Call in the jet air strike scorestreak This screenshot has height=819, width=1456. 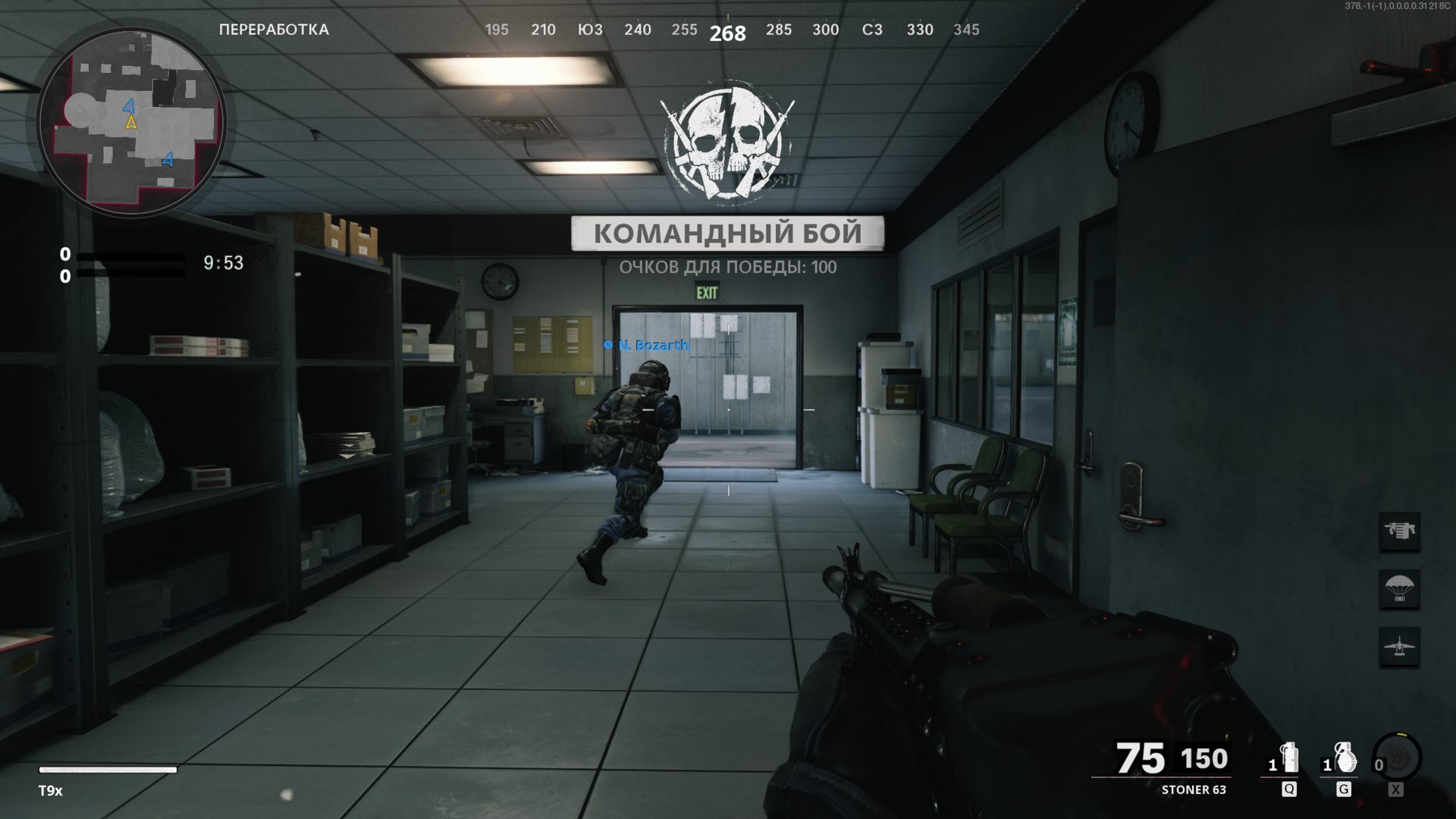click(x=1399, y=647)
